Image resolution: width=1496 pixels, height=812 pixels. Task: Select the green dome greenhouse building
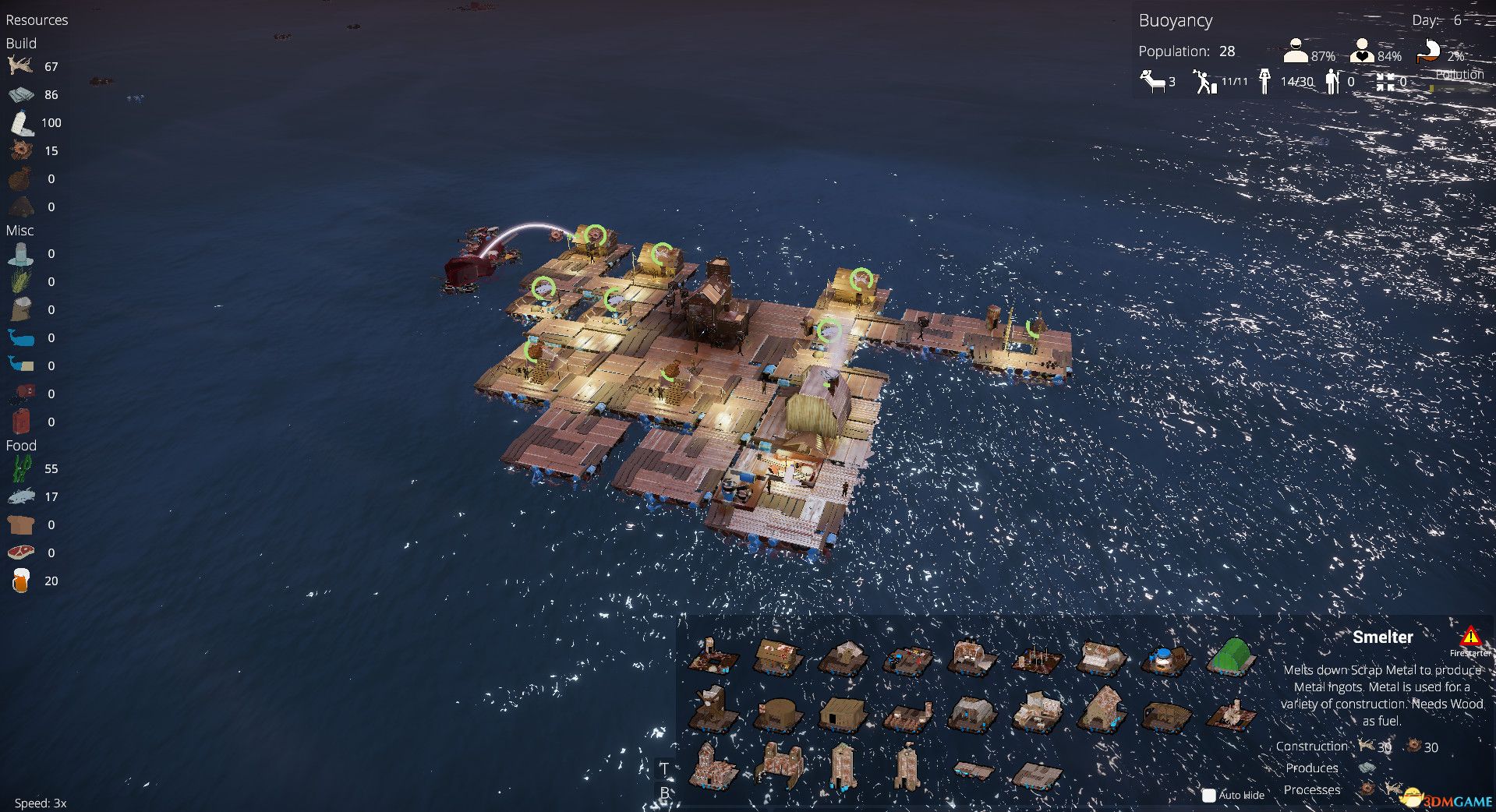(x=1232, y=655)
